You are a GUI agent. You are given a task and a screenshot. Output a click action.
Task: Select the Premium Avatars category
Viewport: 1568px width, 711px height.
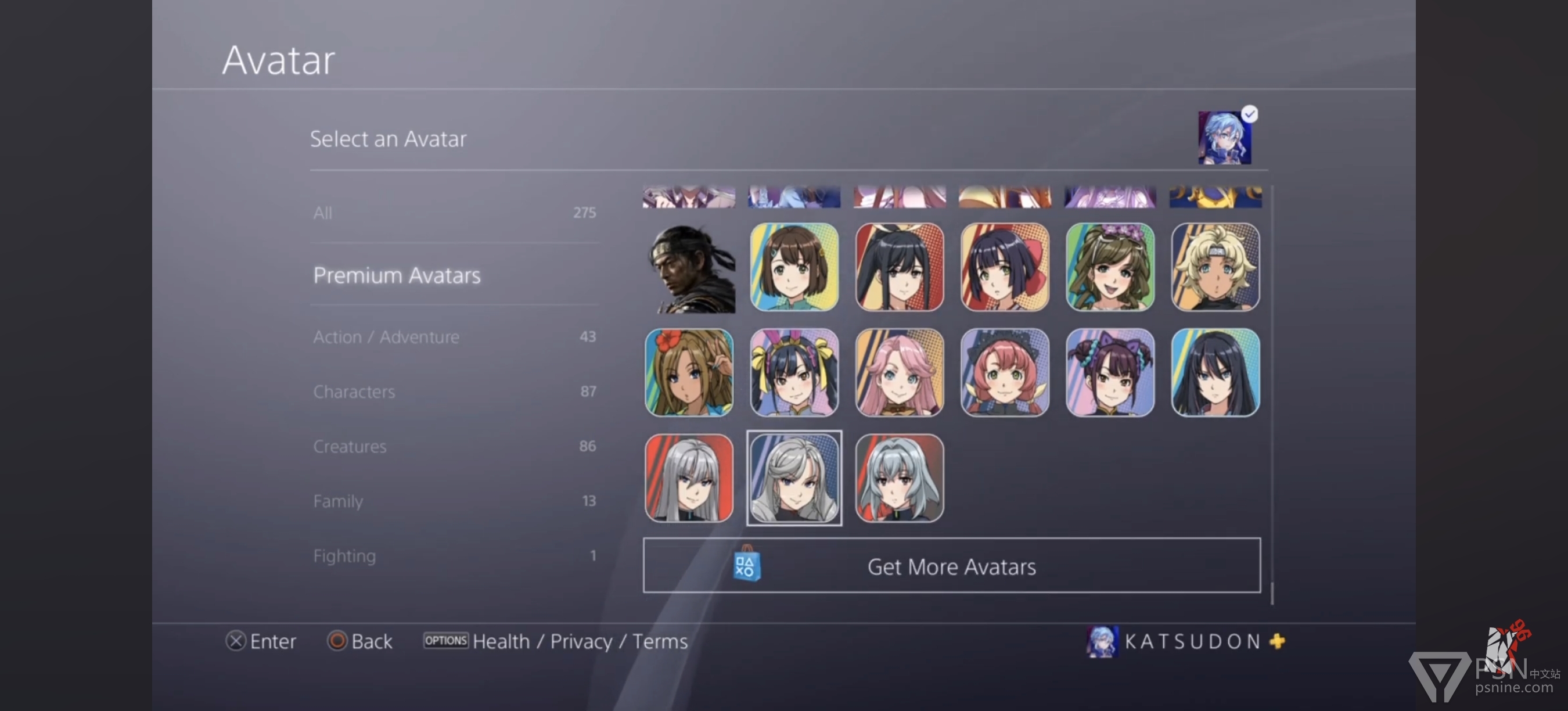pyautogui.click(x=454, y=275)
